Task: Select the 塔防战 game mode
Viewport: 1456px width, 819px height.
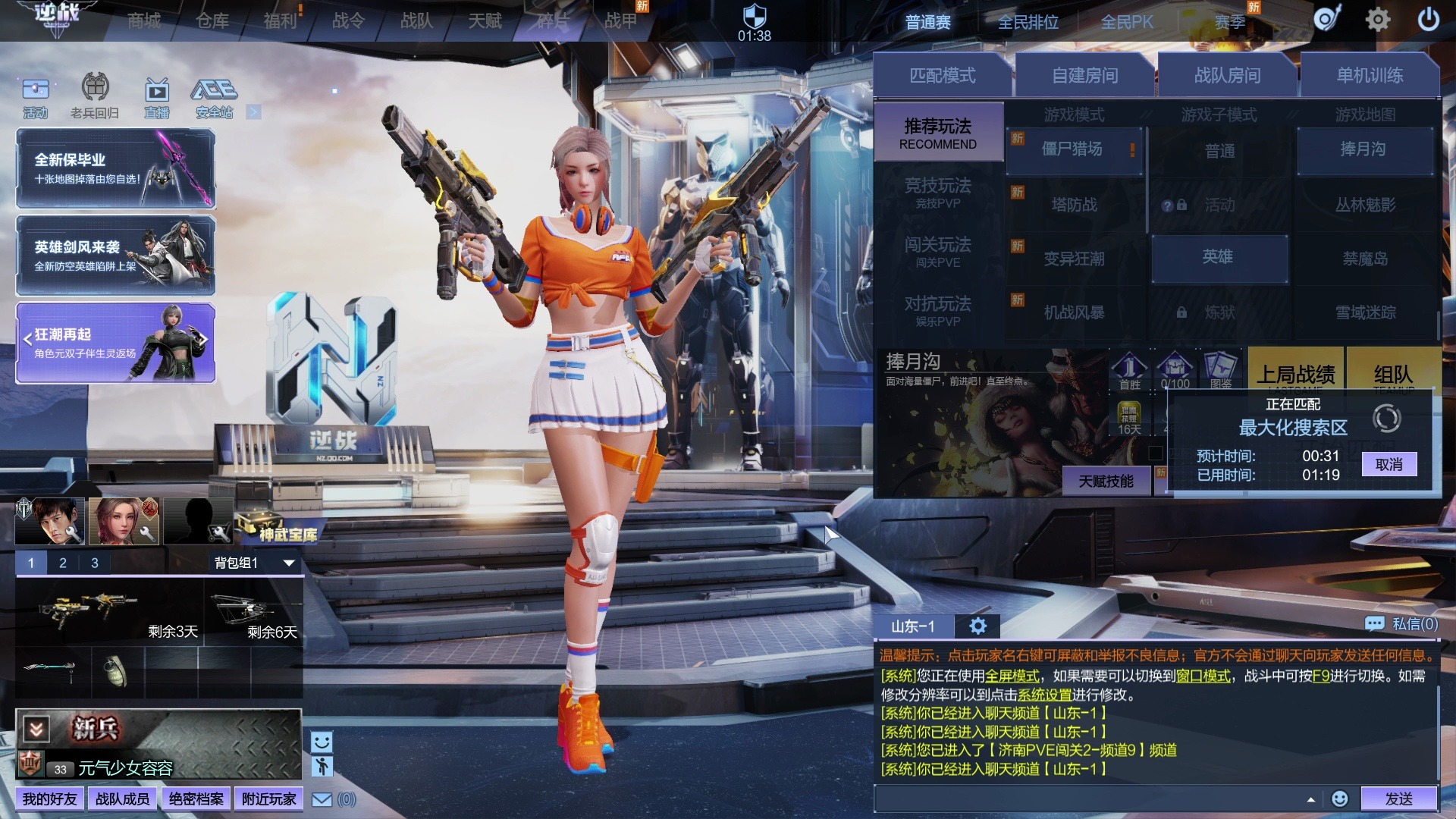Action: (1074, 205)
